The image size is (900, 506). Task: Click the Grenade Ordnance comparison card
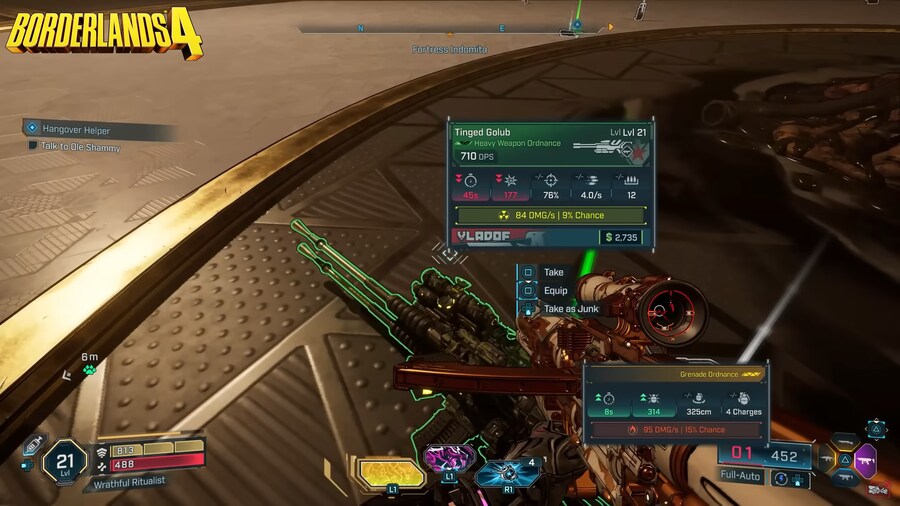click(675, 402)
